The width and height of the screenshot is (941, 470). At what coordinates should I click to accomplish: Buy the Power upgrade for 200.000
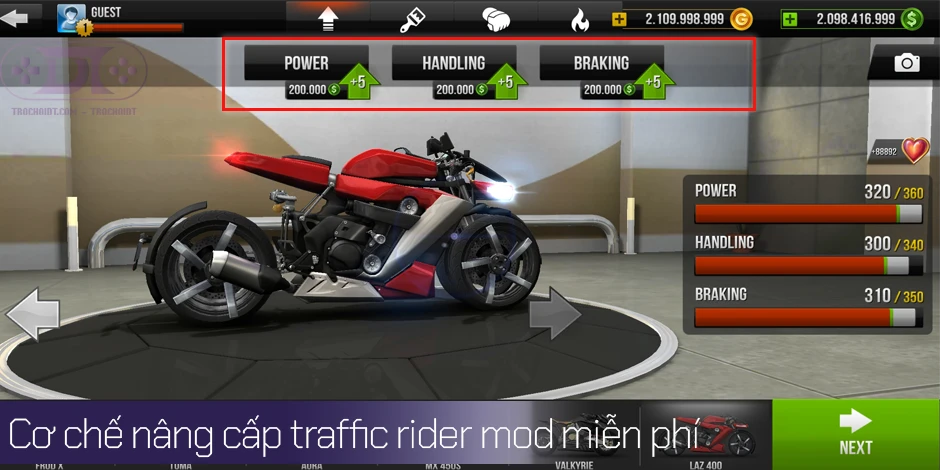[x=307, y=71]
